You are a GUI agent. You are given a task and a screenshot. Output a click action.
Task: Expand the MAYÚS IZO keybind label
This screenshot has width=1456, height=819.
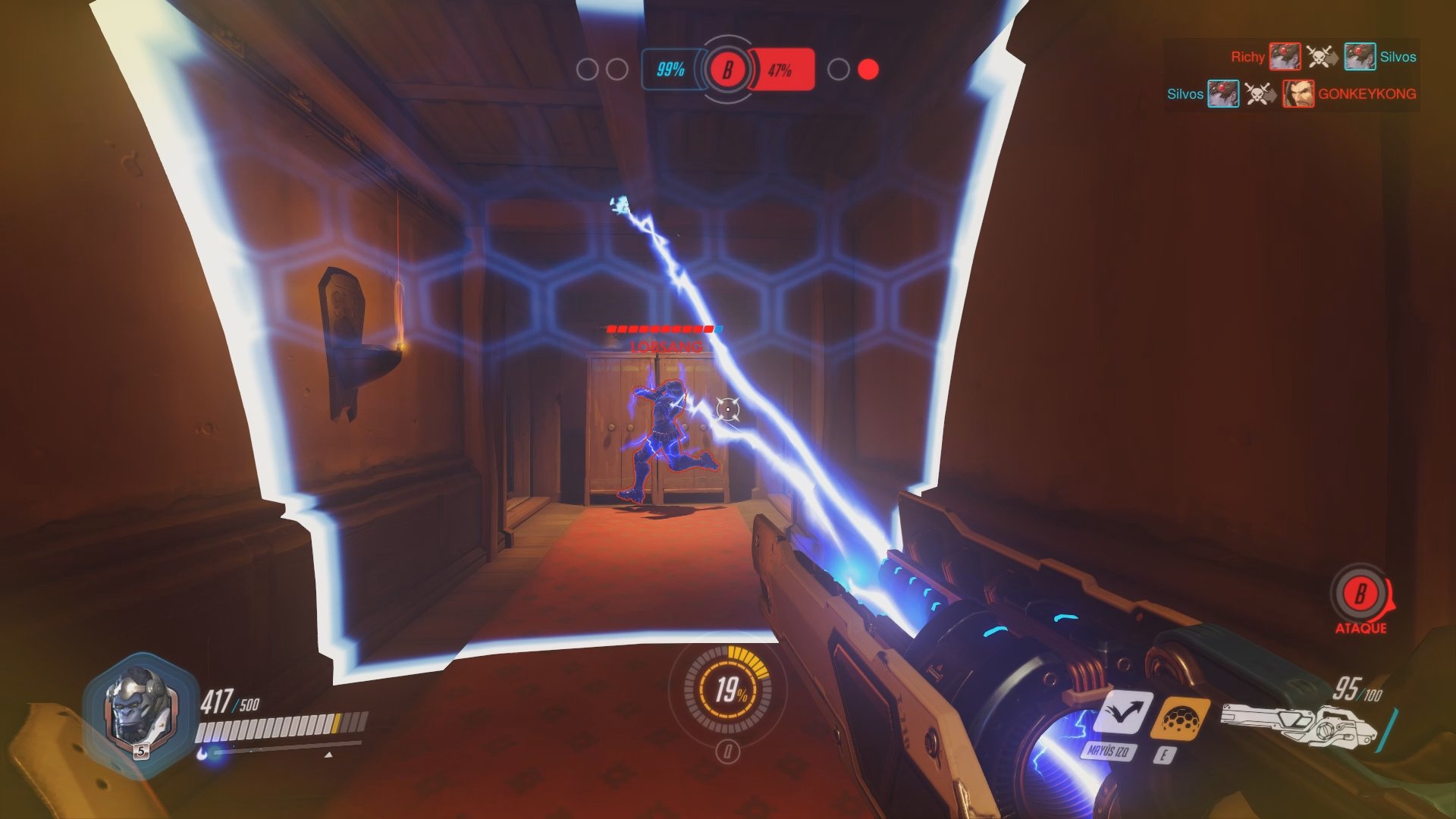pyautogui.click(x=1109, y=752)
